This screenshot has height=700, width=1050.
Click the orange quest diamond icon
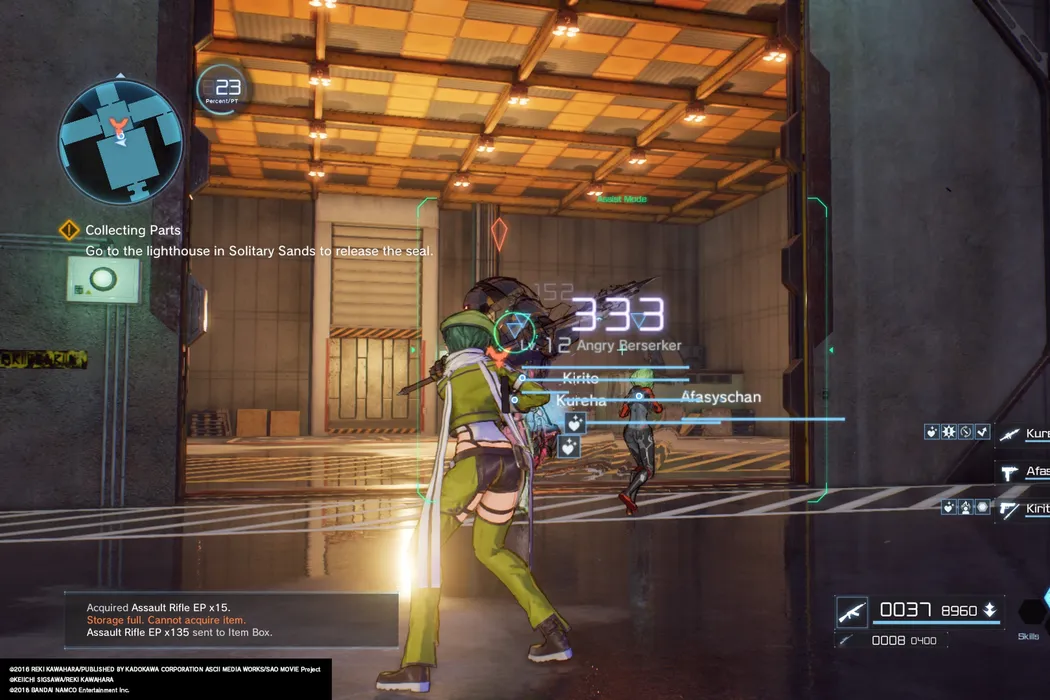68,230
